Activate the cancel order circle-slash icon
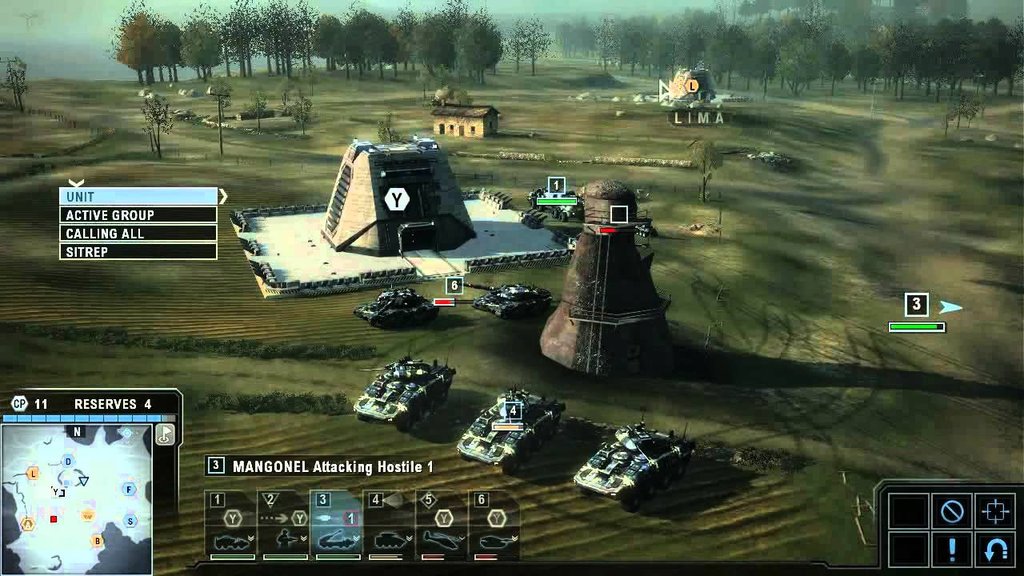 (x=951, y=511)
